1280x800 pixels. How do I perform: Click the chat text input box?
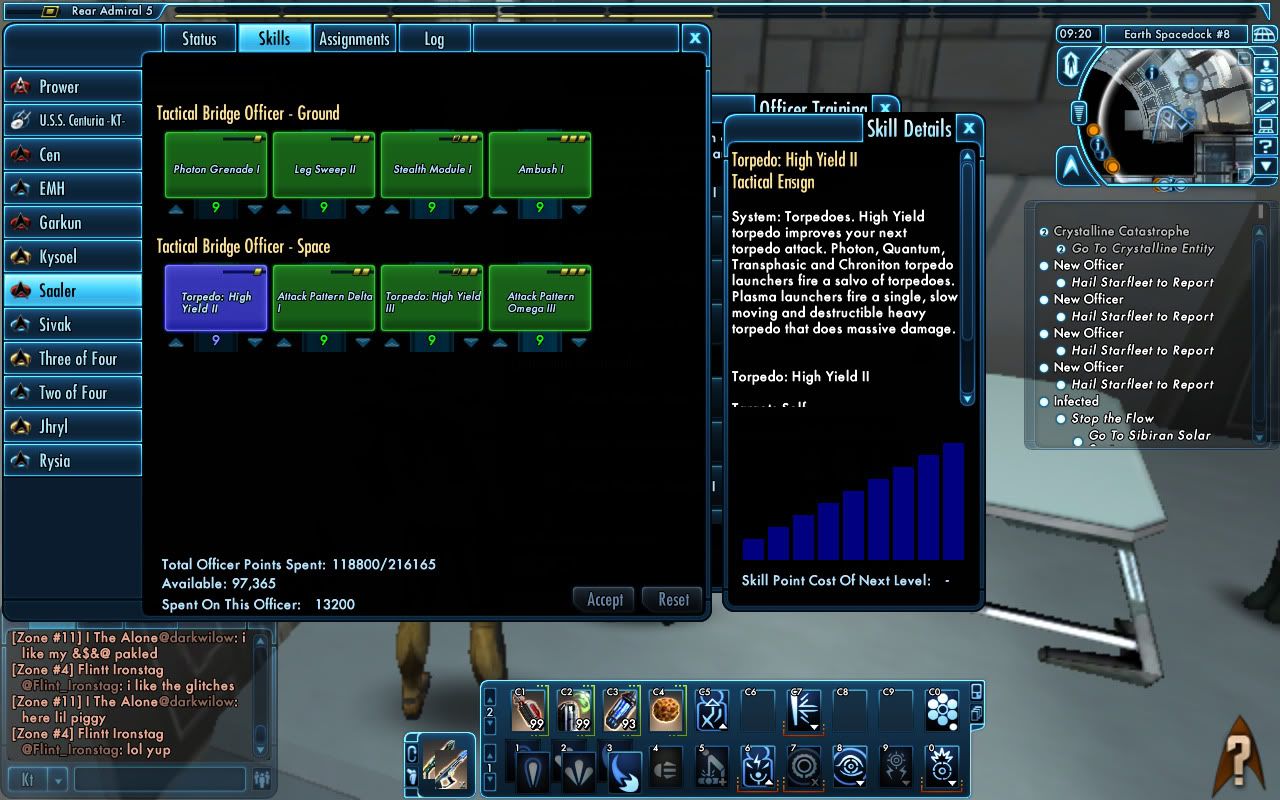pyautogui.click(x=160, y=779)
